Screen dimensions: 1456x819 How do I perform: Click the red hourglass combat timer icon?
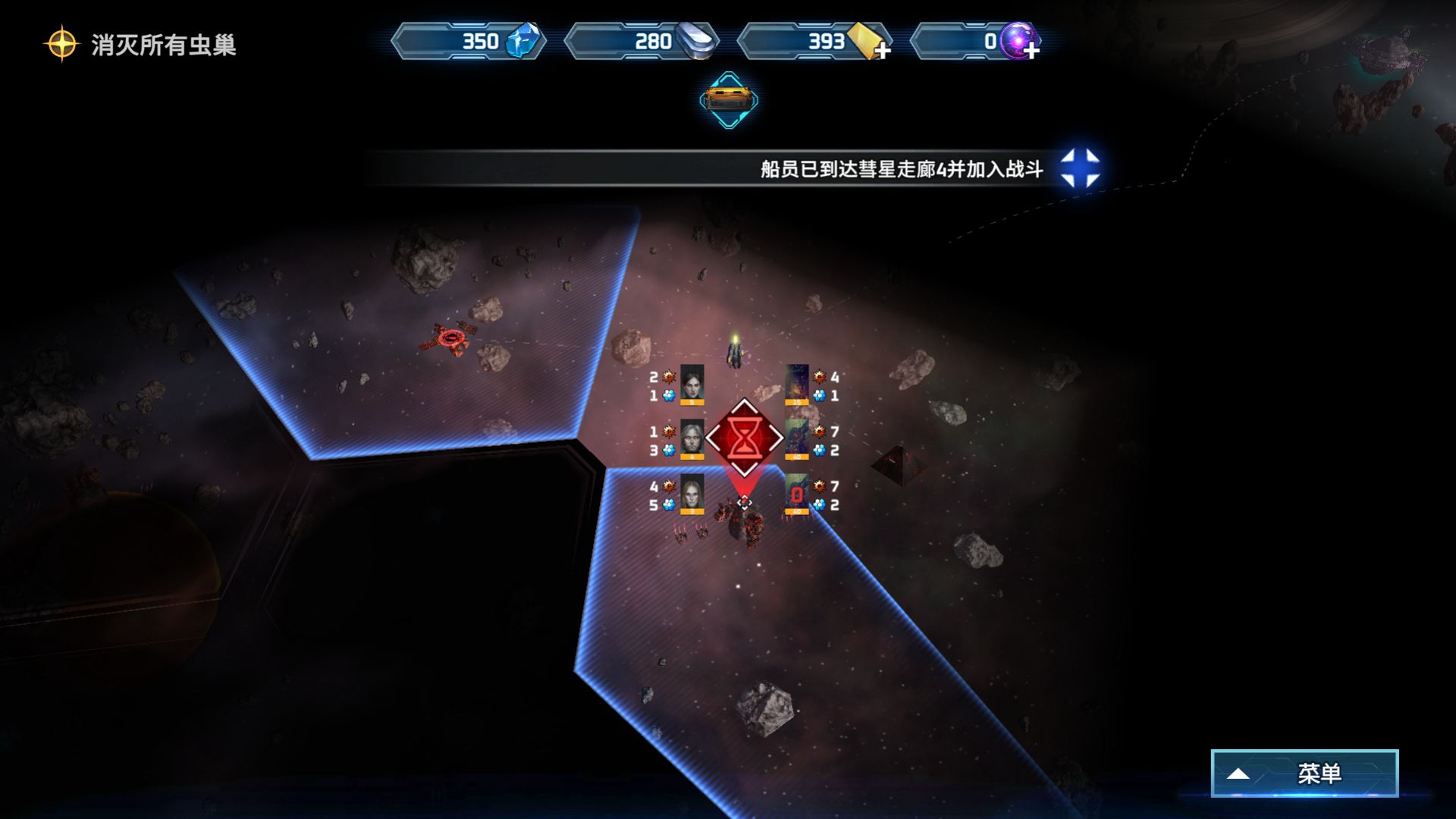point(745,438)
